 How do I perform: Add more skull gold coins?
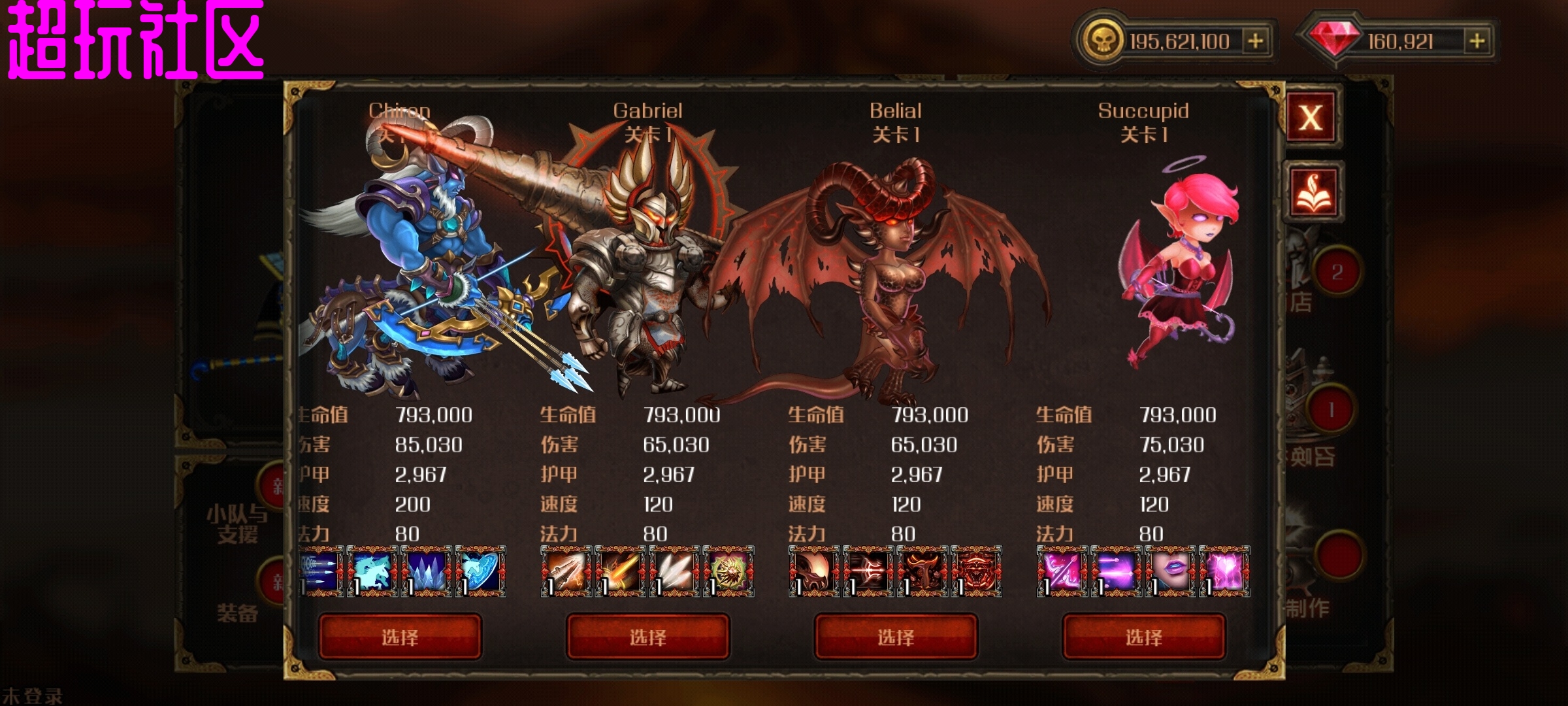(x=1255, y=41)
